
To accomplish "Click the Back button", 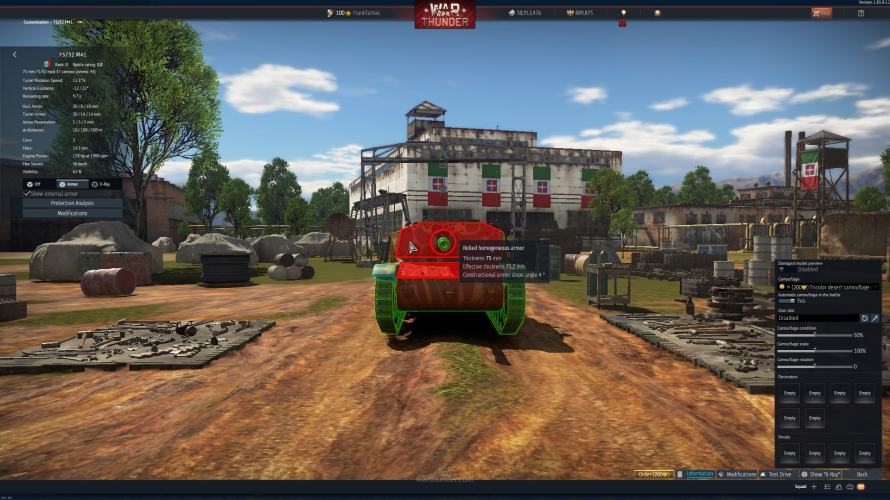I will [862, 474].
